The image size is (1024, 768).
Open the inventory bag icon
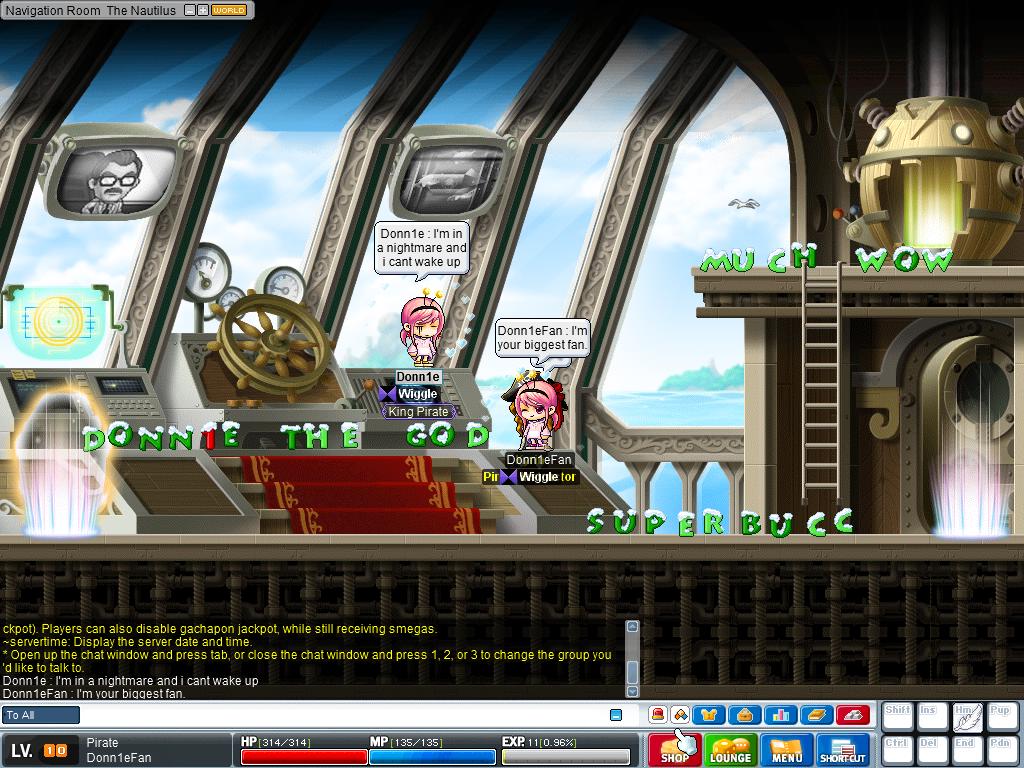click(x=746, y=715)
